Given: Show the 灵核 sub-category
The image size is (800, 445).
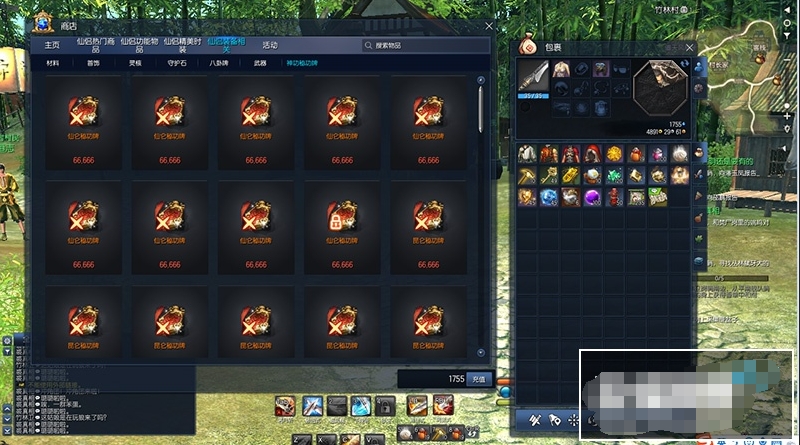Looking at the screenshot, I should click(x=136, y=62).
